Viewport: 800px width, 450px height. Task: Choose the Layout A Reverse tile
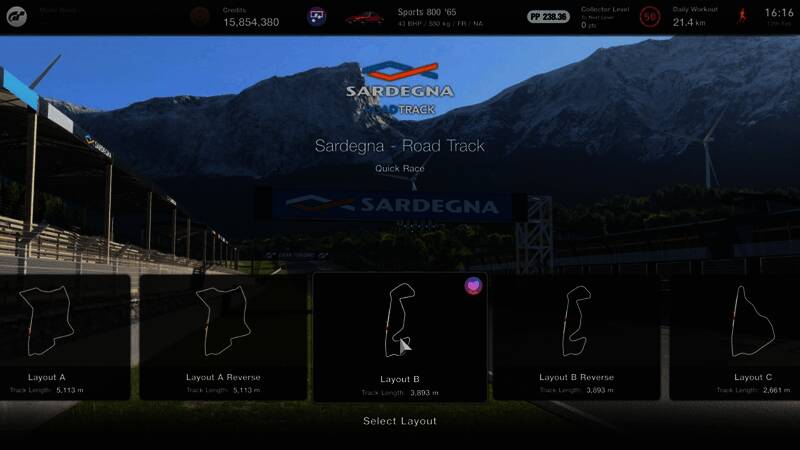223,338
